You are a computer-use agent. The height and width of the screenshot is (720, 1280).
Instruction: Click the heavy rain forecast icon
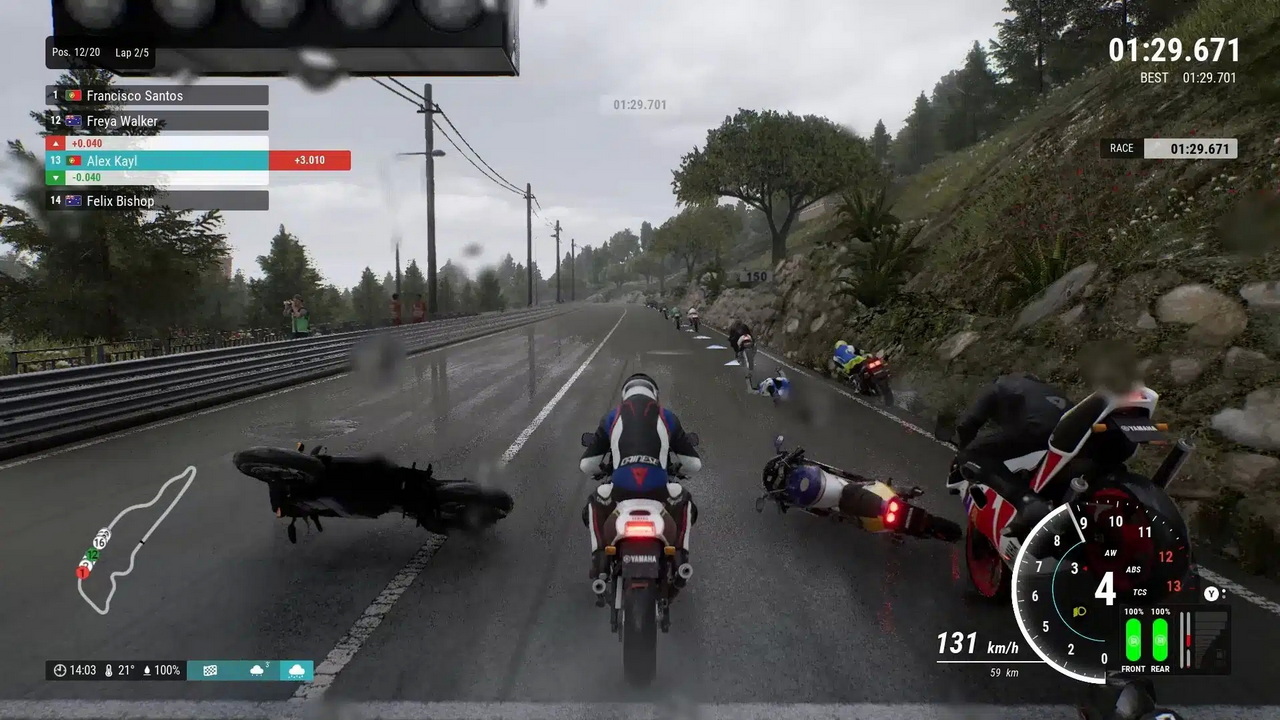[297, 670]
